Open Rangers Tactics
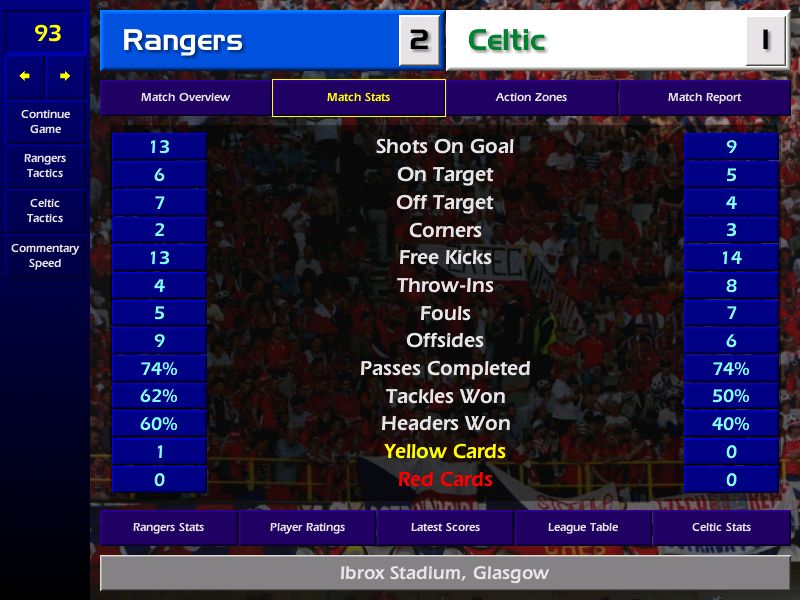This screenshot has height=600, width=800. tap(45, 166)
